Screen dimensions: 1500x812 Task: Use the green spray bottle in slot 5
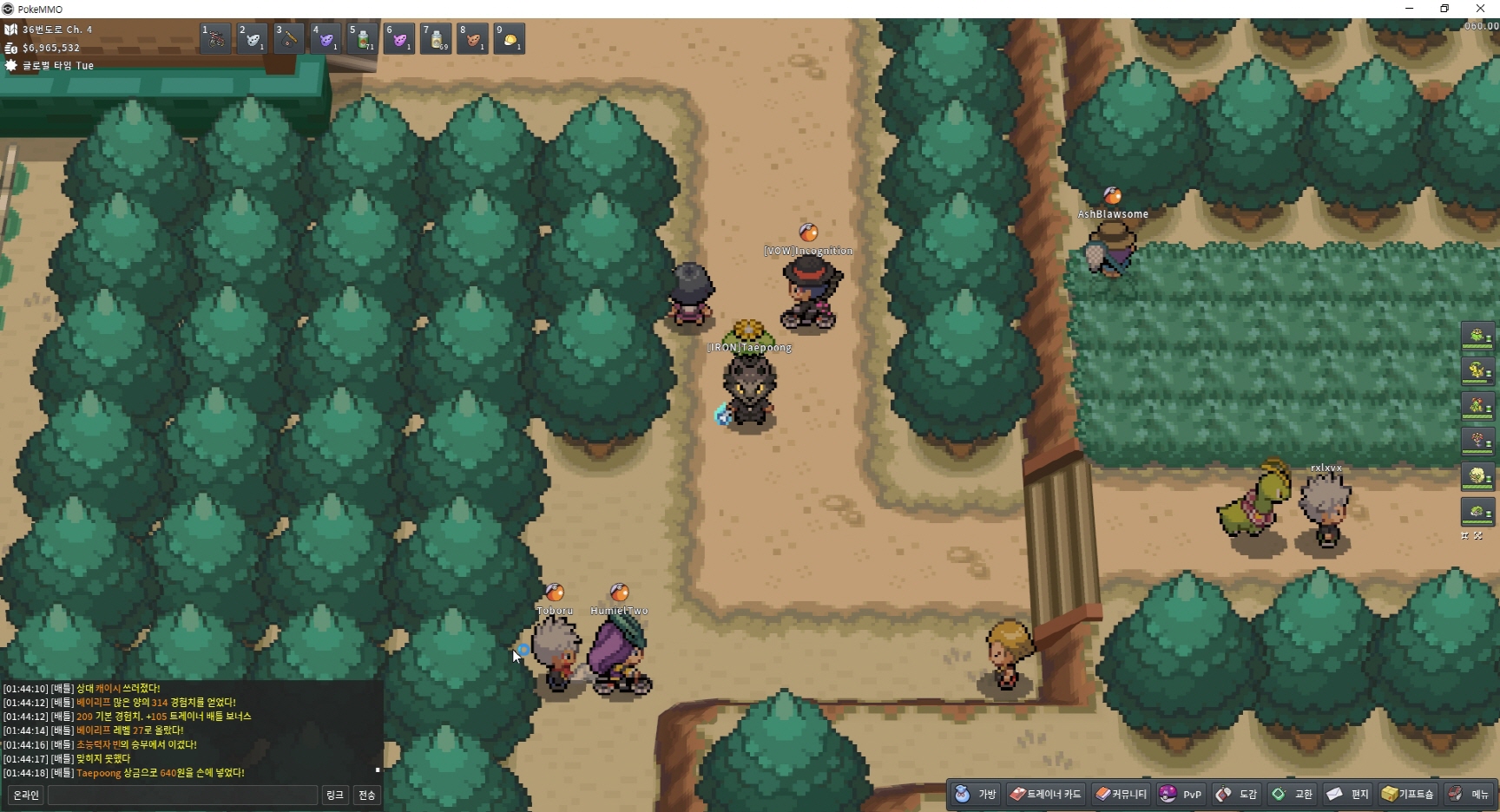tap(362, 39)
